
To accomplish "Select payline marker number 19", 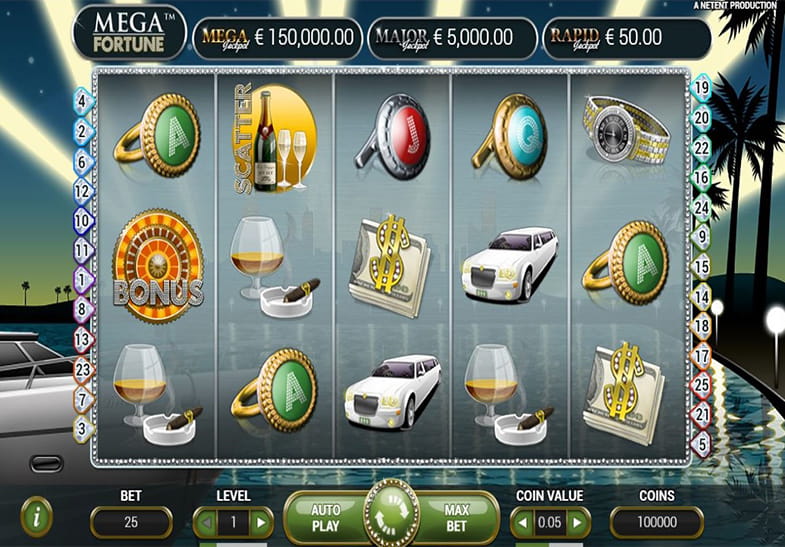I will [701, 87].
